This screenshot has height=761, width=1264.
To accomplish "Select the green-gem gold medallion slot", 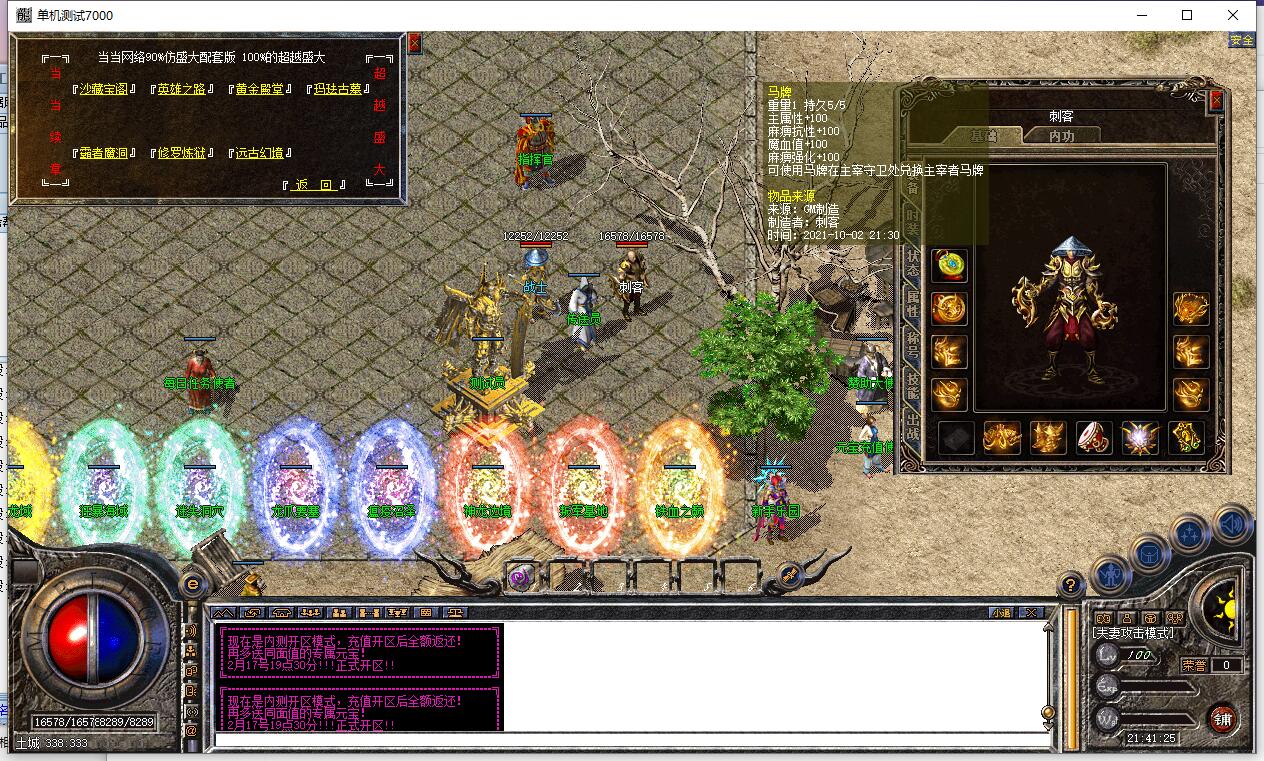I will point(949,265).
